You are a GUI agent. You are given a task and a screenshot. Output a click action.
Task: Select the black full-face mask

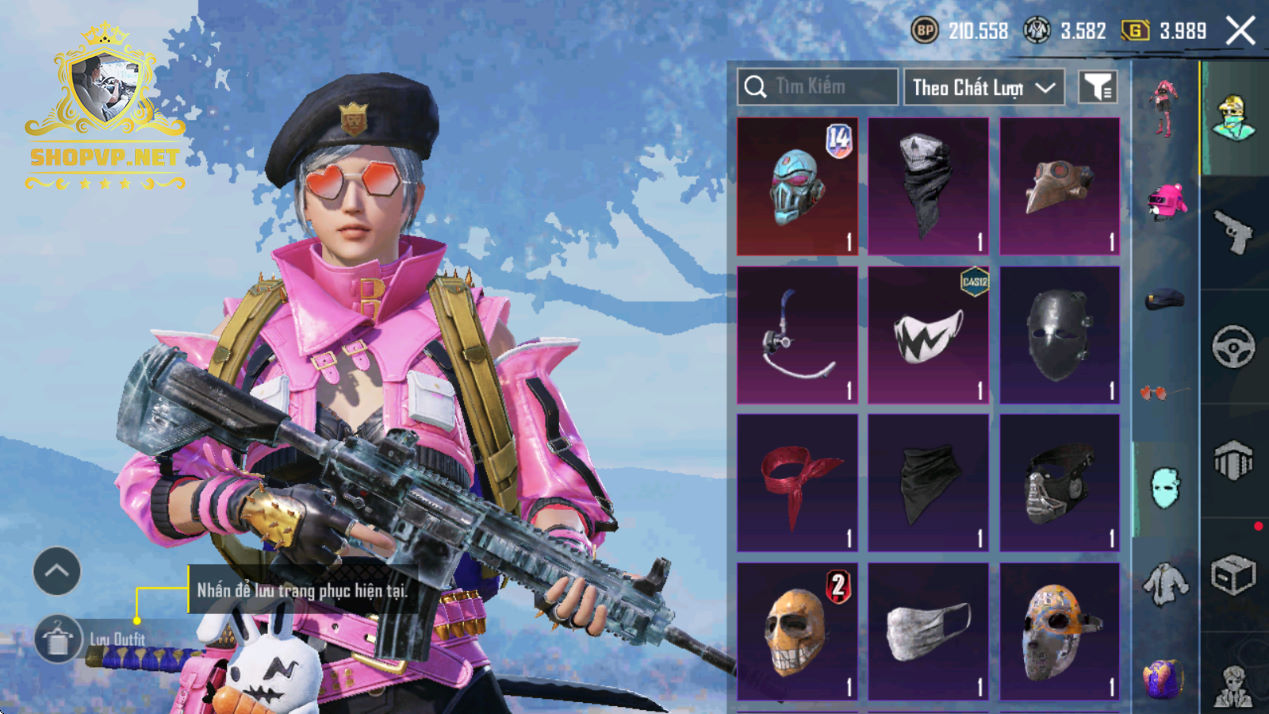1060,335
